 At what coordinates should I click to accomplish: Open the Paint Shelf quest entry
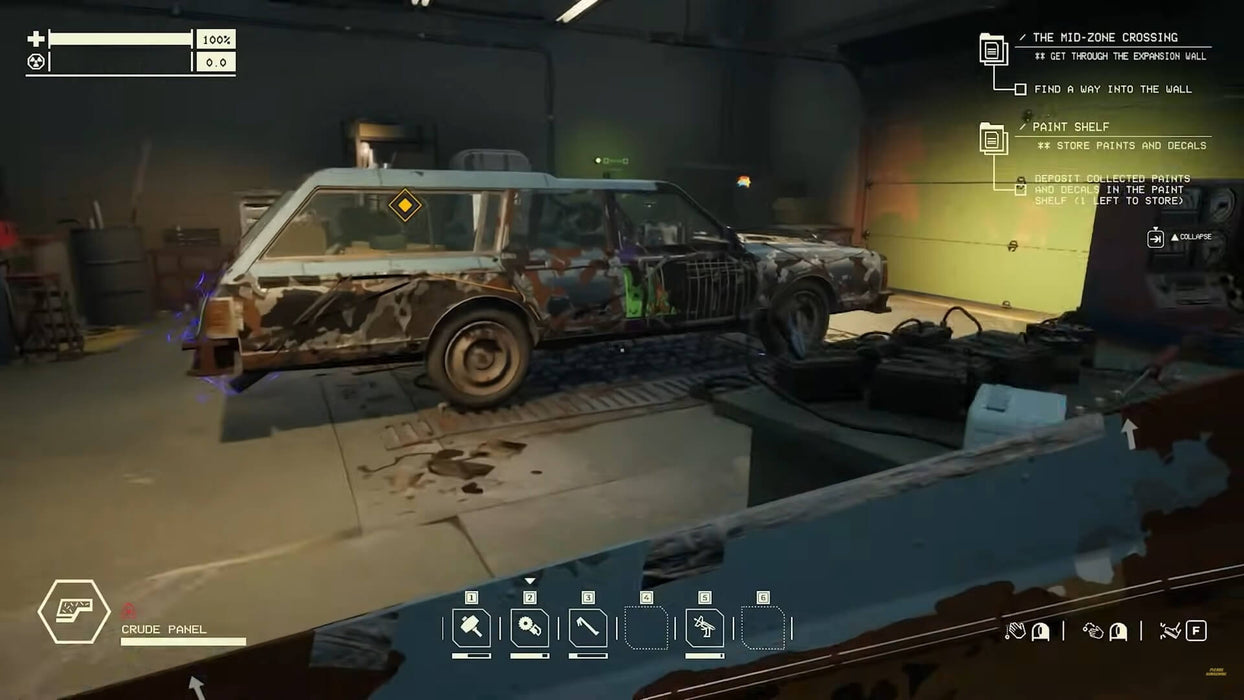(x=1070, y=127)
